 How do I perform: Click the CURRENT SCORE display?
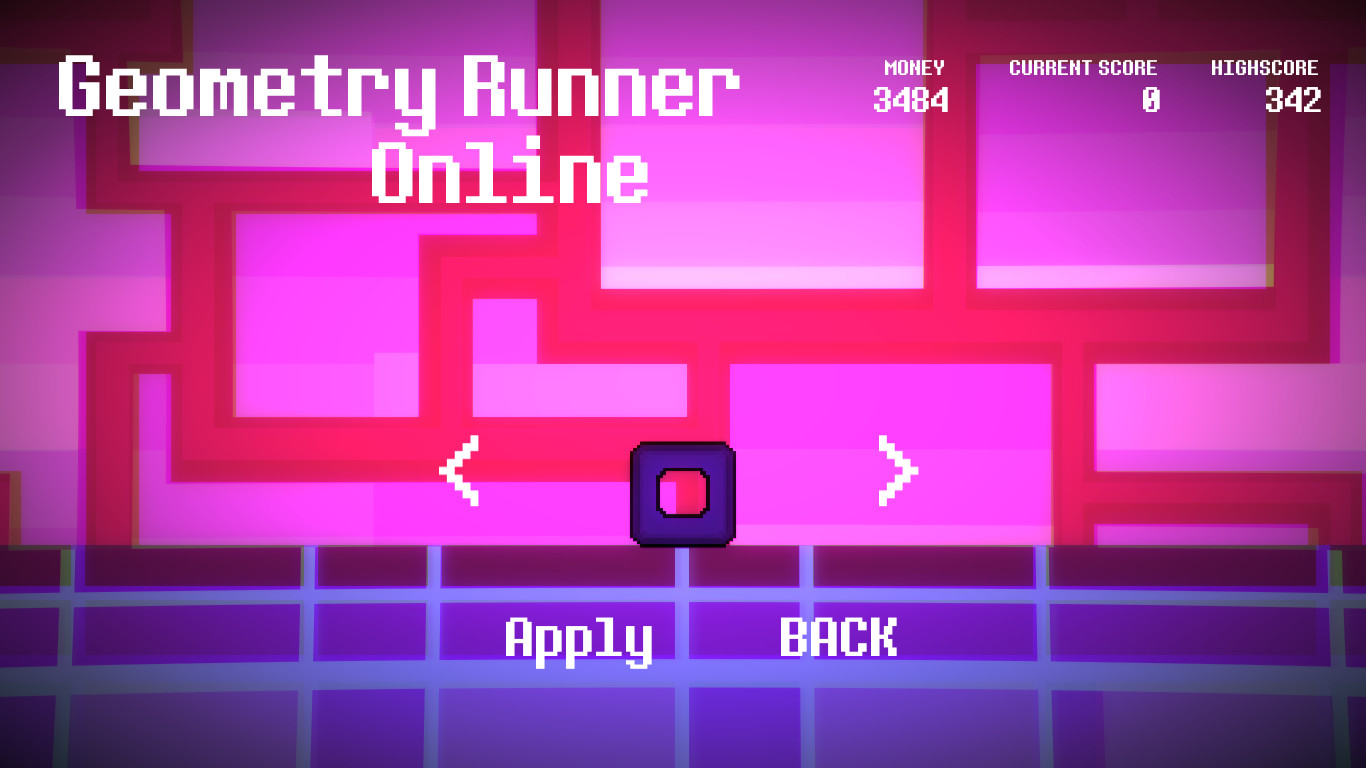click(1083, 85)
